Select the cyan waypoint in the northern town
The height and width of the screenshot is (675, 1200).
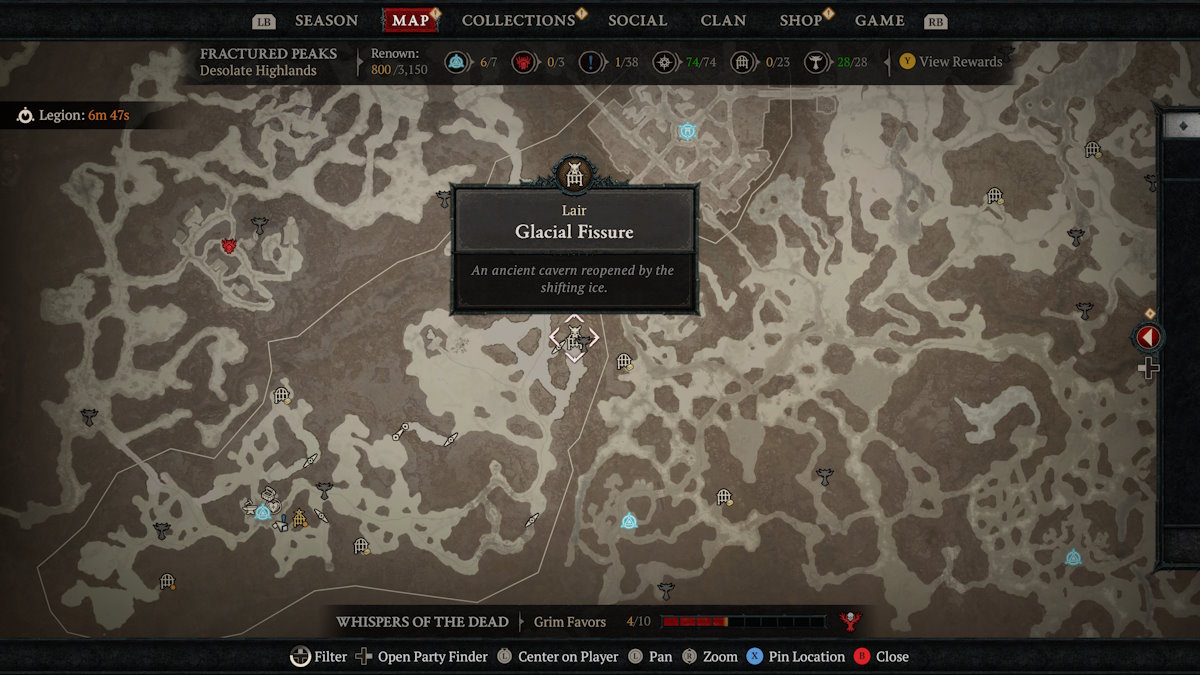click(687, 131)
